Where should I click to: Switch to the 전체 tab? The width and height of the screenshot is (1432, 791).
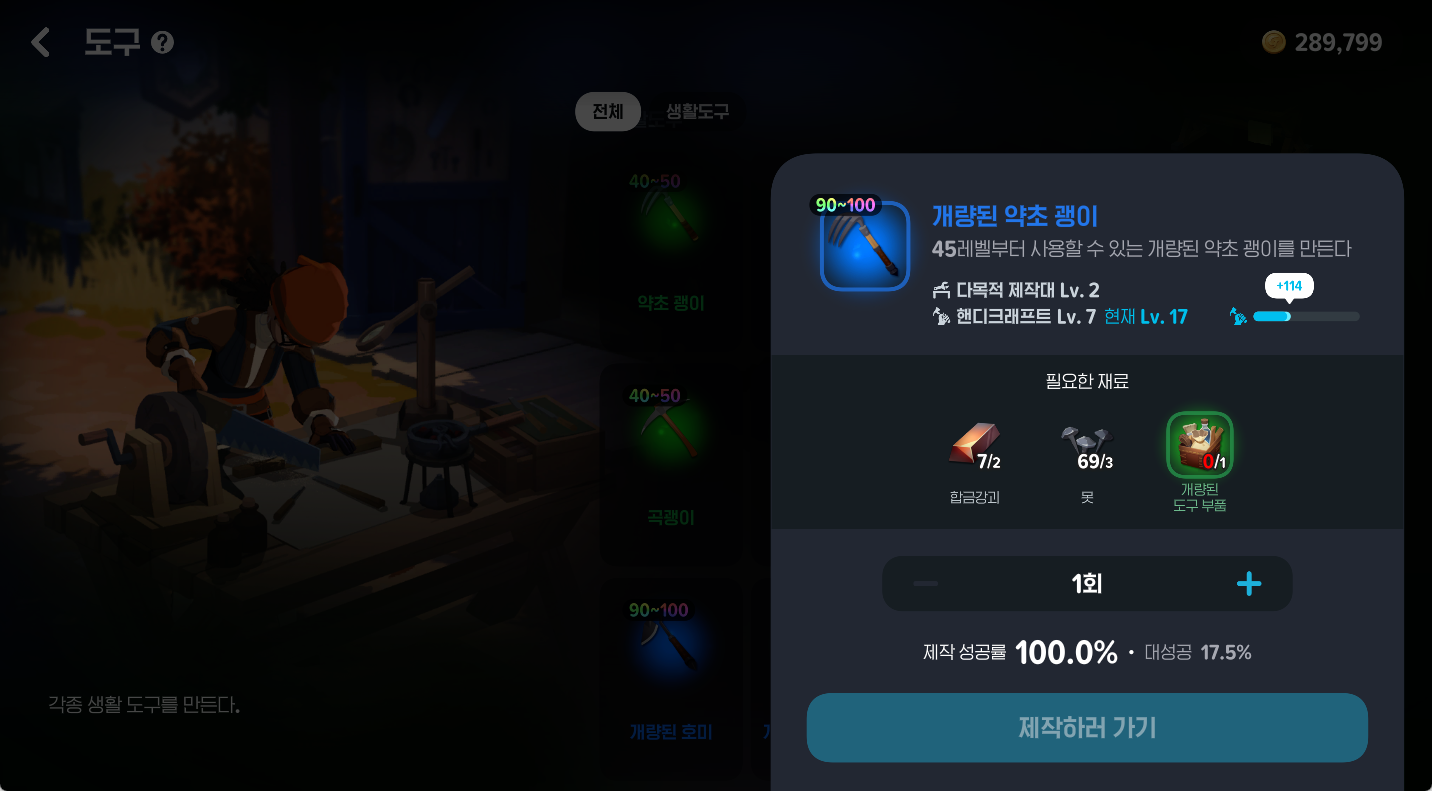(x=607, y=112)
